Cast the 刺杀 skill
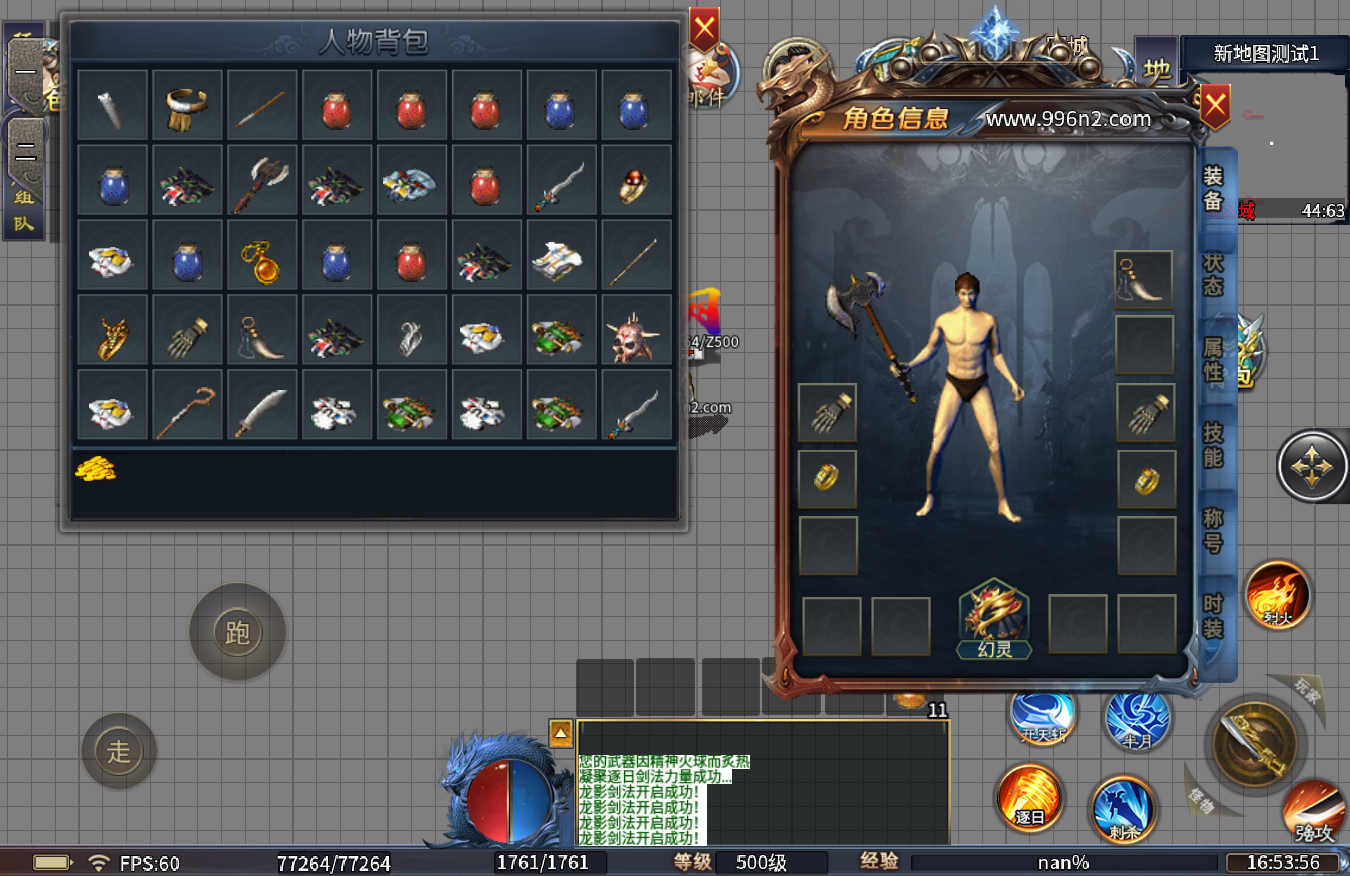The height and width of the screenshot is (876, 1350). coord(1124,808)
